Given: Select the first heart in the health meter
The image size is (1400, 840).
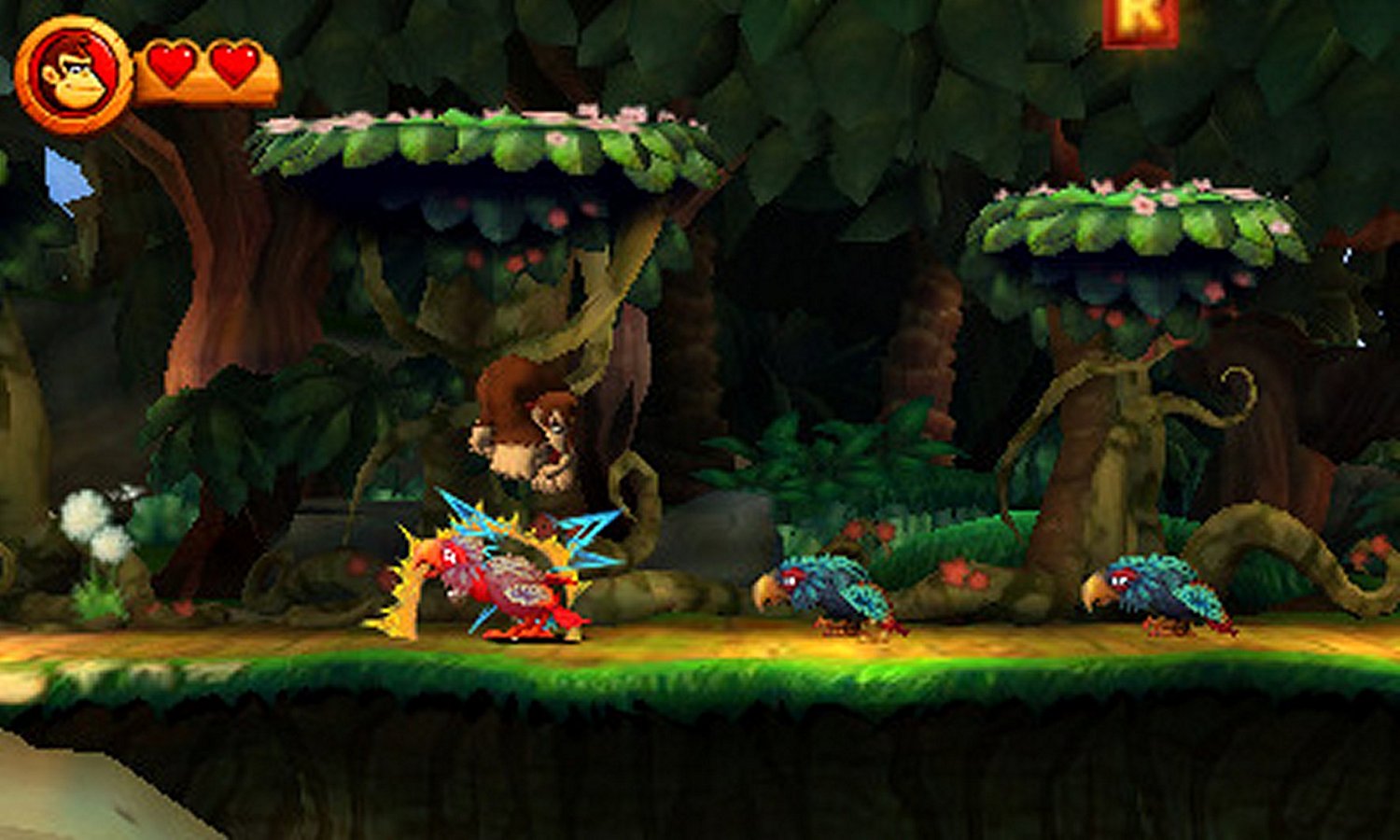Looking at the screenshot, I should tap(171, 65).
